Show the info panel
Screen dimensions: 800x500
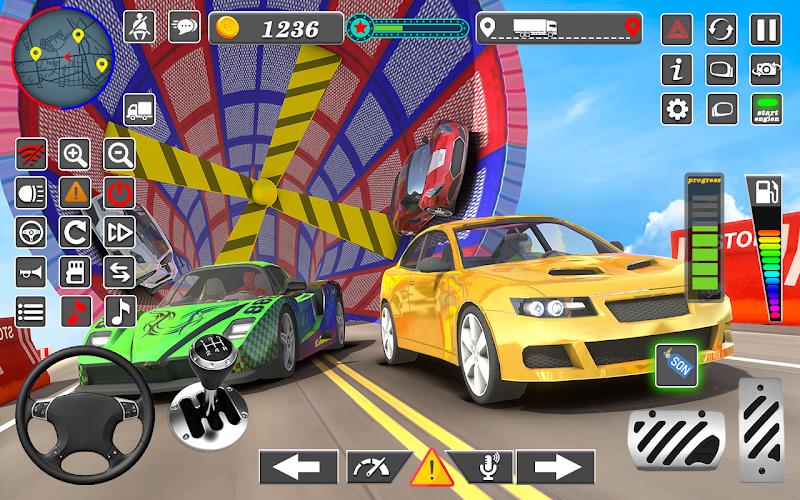(x=678, y=69)
